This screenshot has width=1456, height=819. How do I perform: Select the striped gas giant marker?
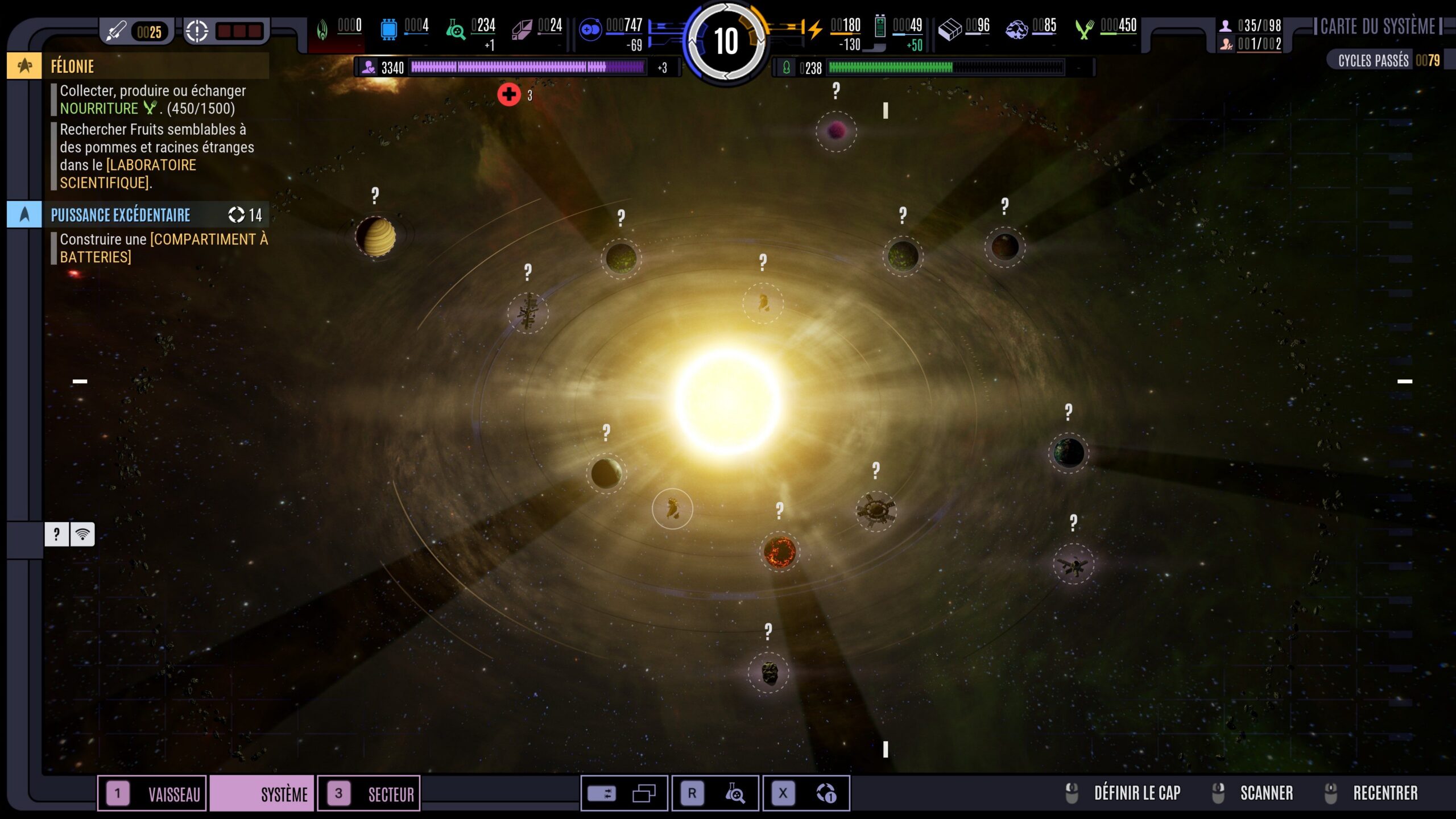[375, 236]
